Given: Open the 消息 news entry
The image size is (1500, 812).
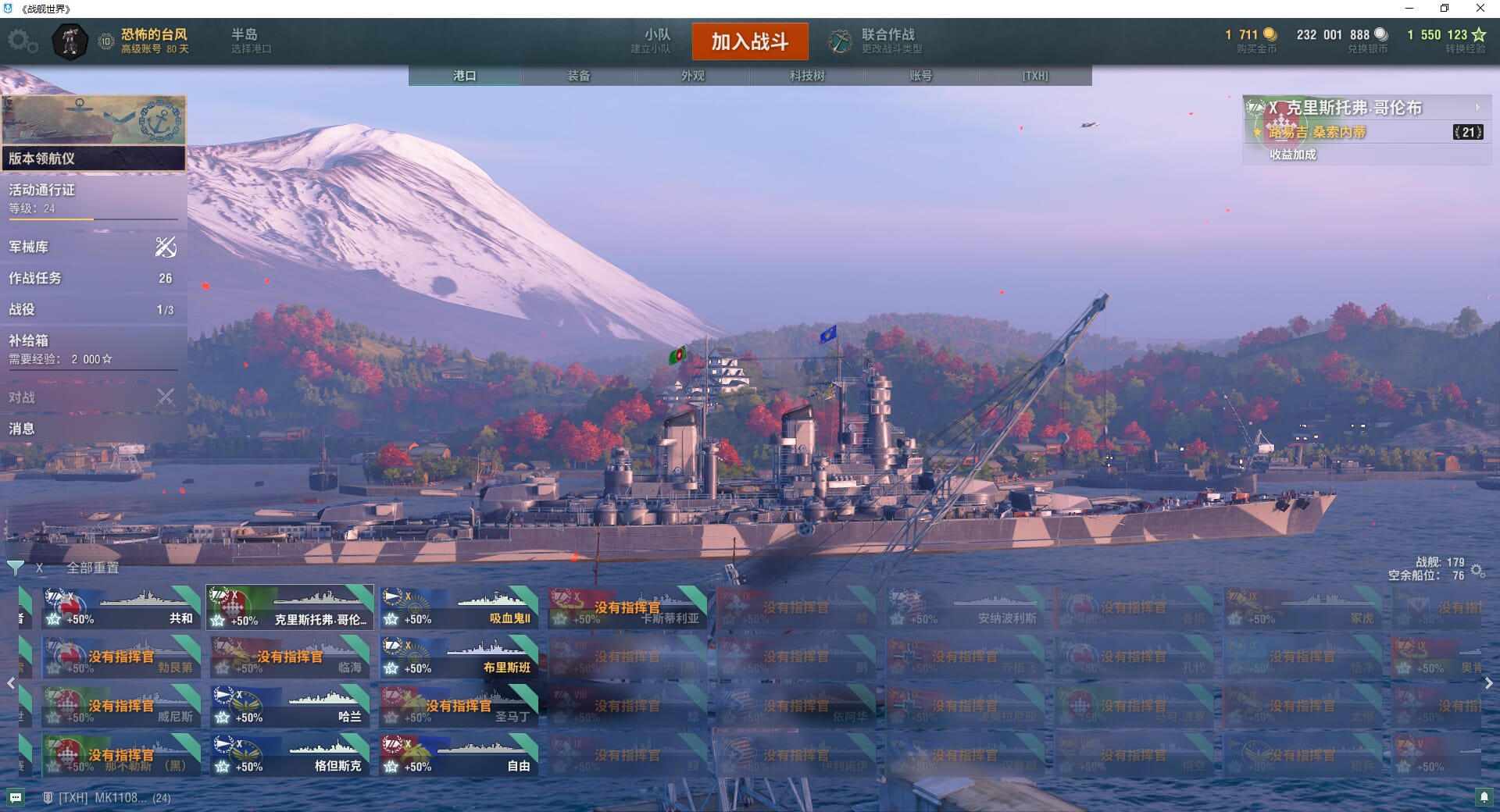Looking at the screenshot, I should click(92, 429).
